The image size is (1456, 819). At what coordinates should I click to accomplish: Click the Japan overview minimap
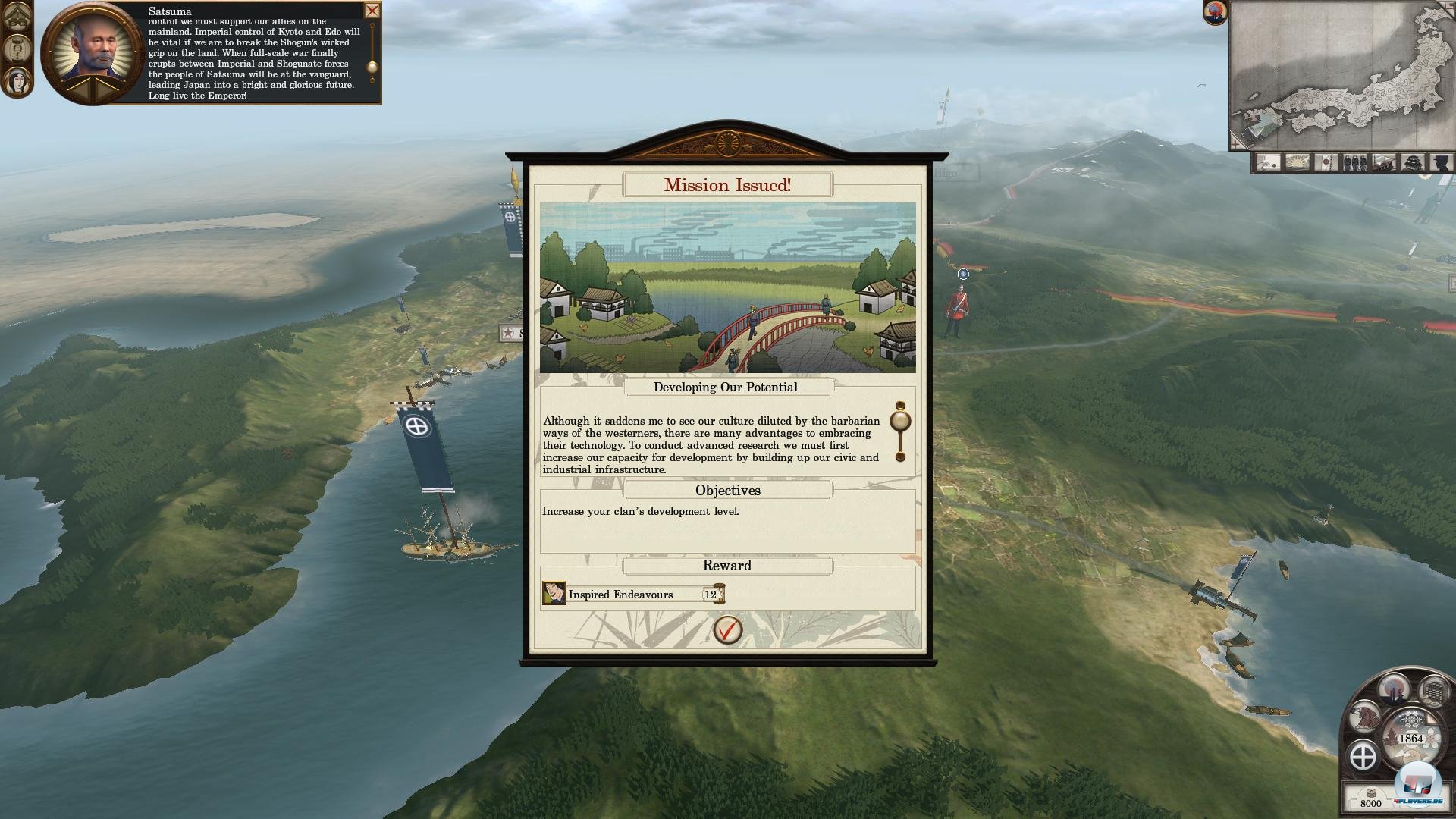(1341, 74)
